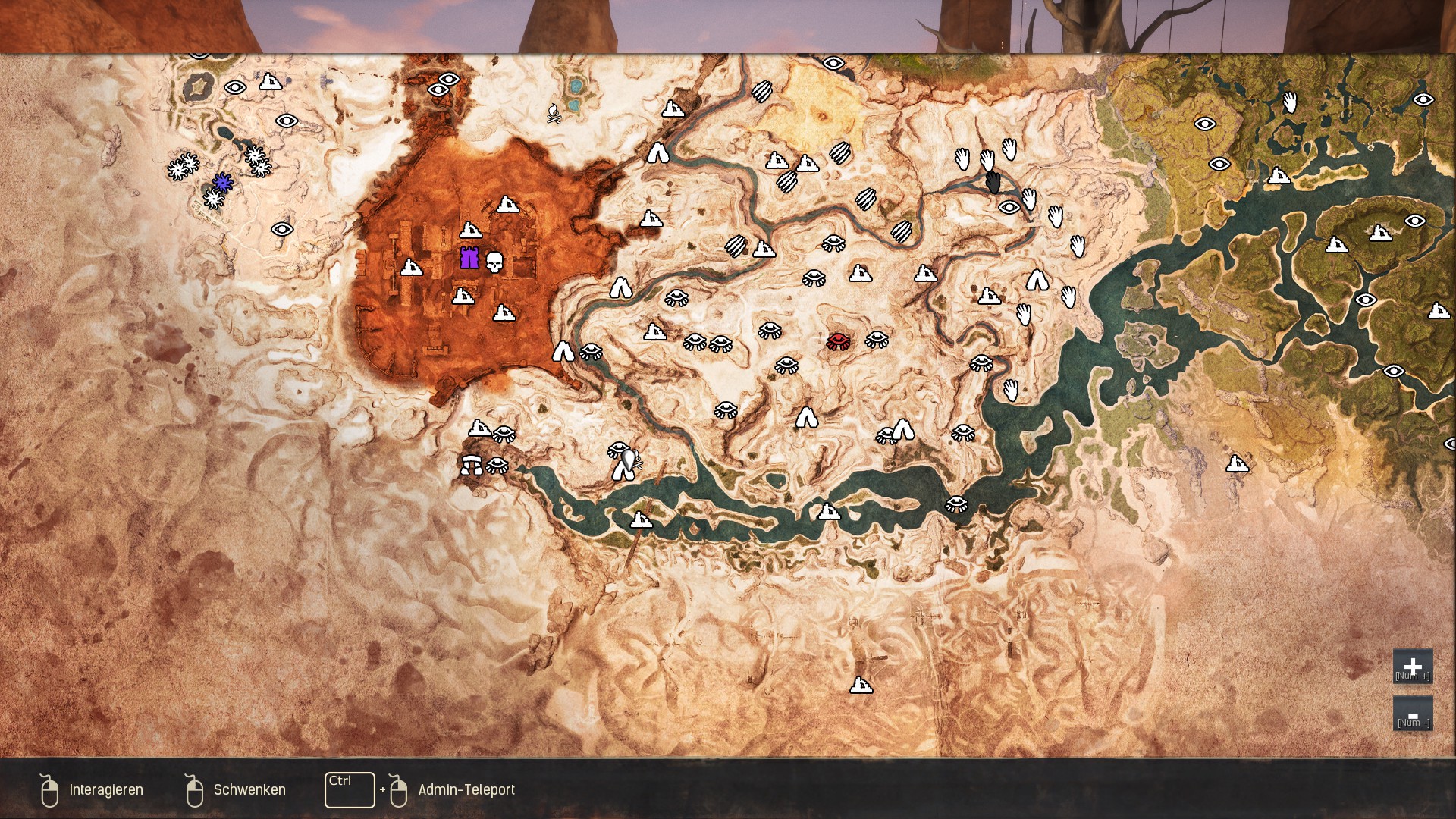Click the white skull map marker
This screenshot has width=1456, height=819.
494,262
